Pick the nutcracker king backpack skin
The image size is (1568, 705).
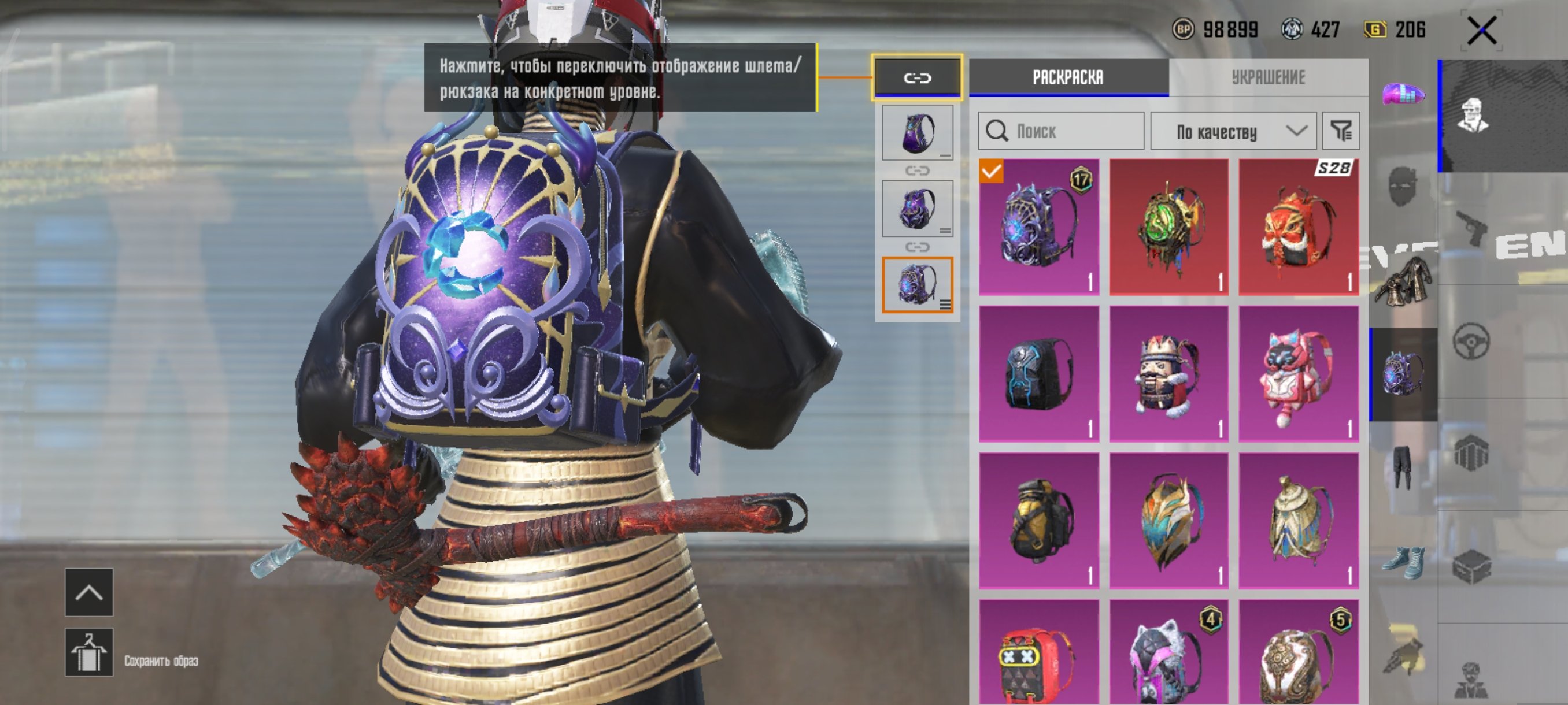point(1168,374)
